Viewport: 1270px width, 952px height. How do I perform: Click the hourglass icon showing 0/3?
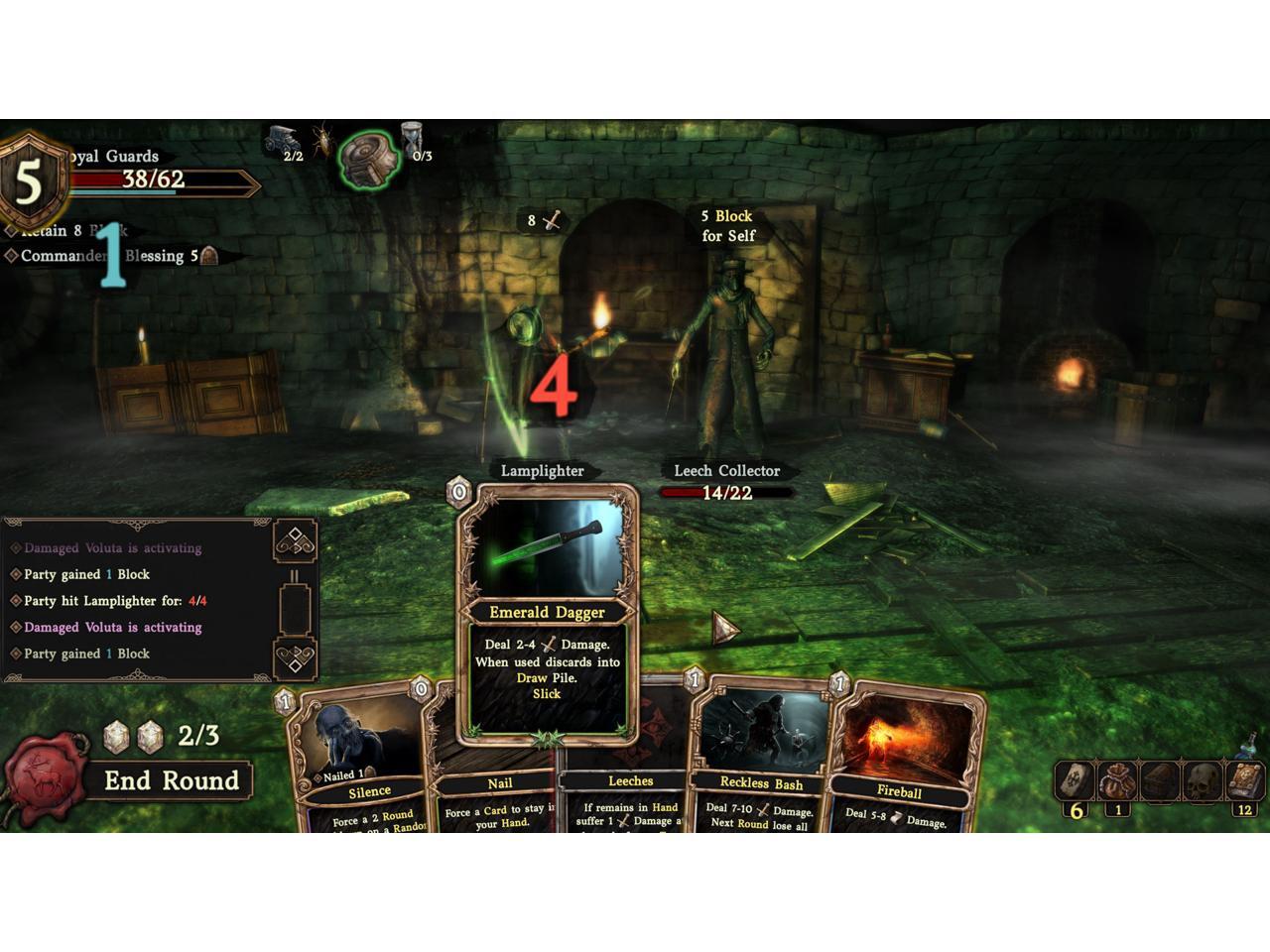pos(412,140)
